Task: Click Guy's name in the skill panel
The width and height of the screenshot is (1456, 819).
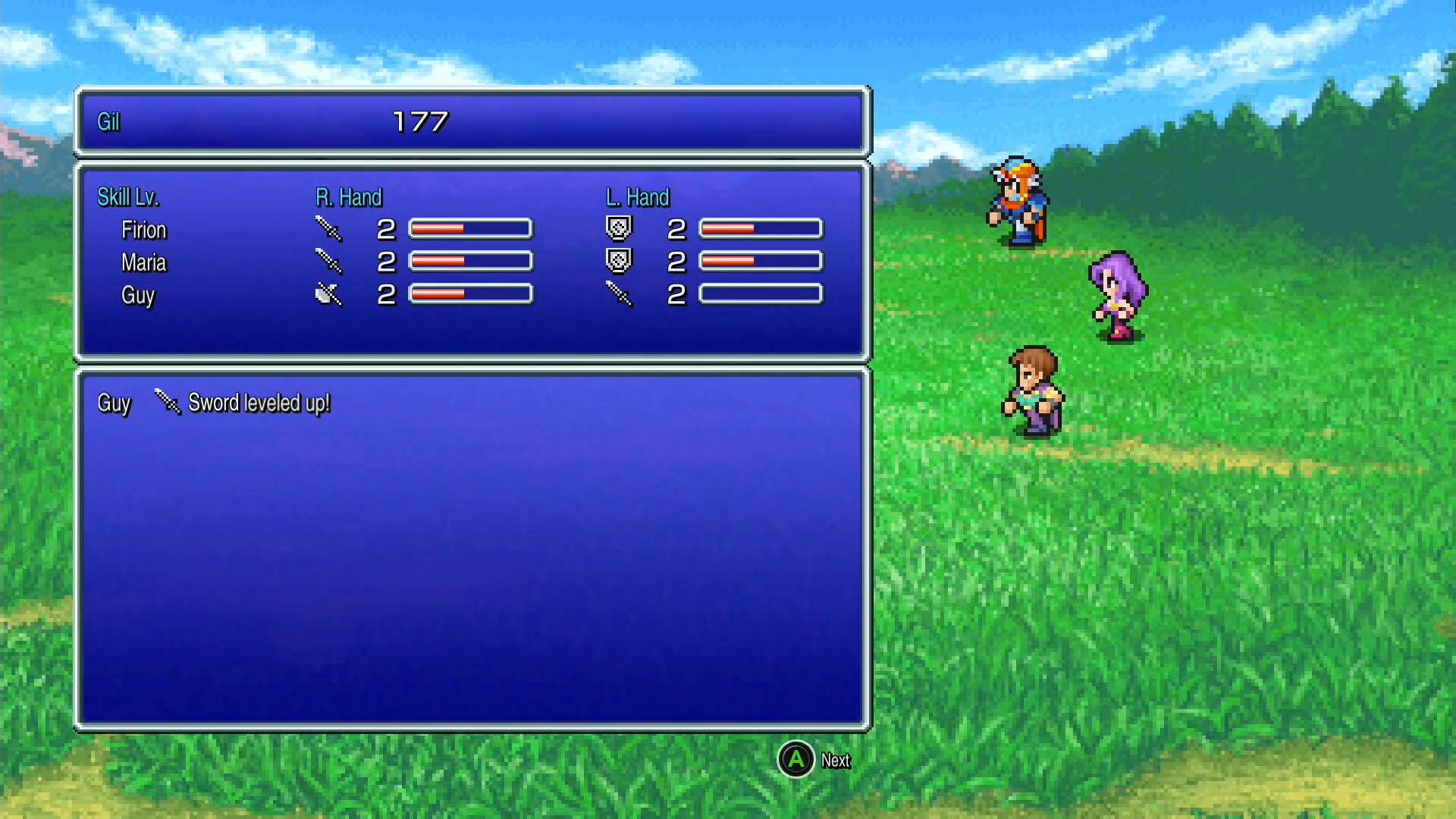Action: pos(138,297)
